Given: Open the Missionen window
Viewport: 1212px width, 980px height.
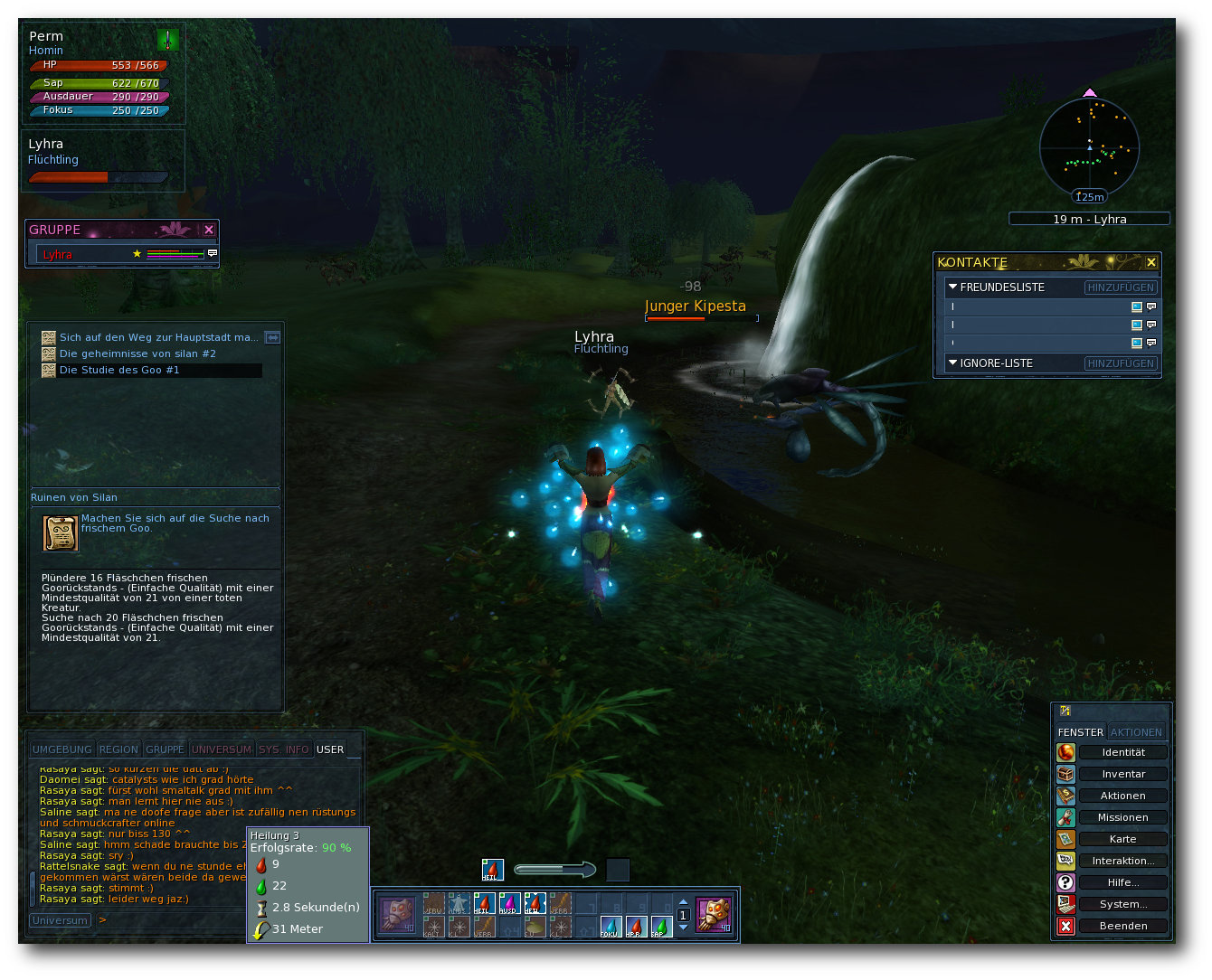Looking at the screenshot, I should click(x=1122, y=817).
